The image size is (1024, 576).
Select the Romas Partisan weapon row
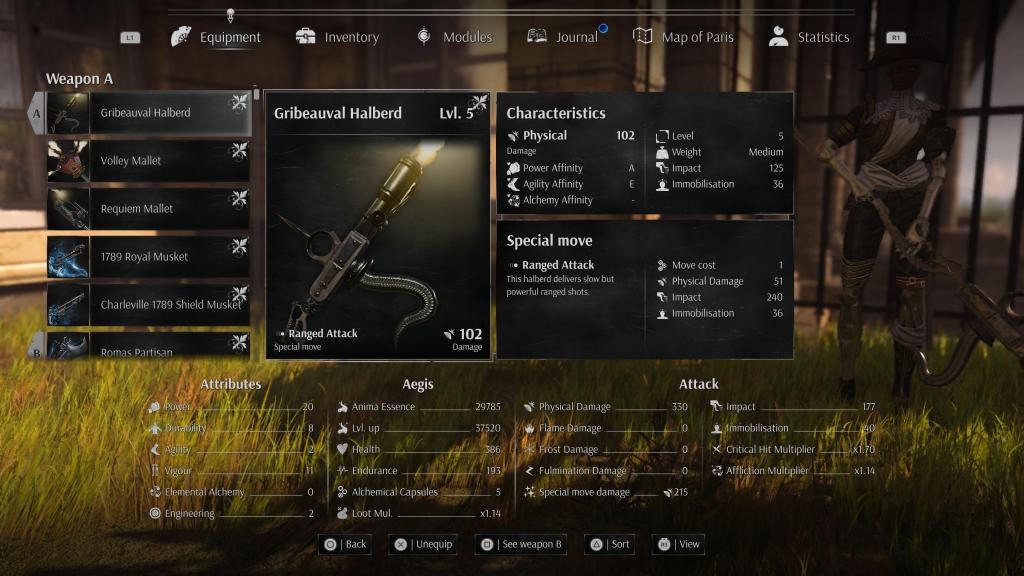point(148,348)
